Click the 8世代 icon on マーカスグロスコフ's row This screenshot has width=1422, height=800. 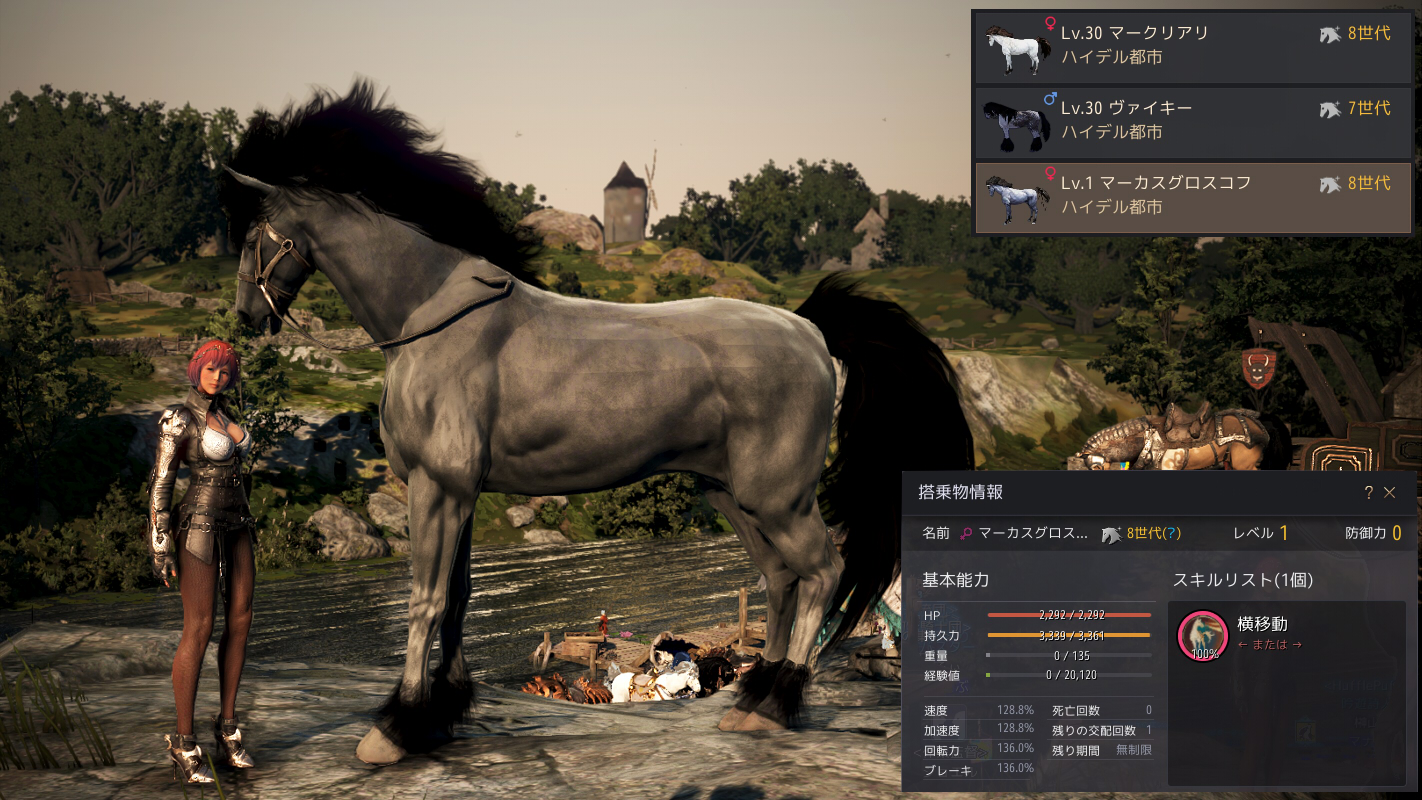click(1330, 182)
